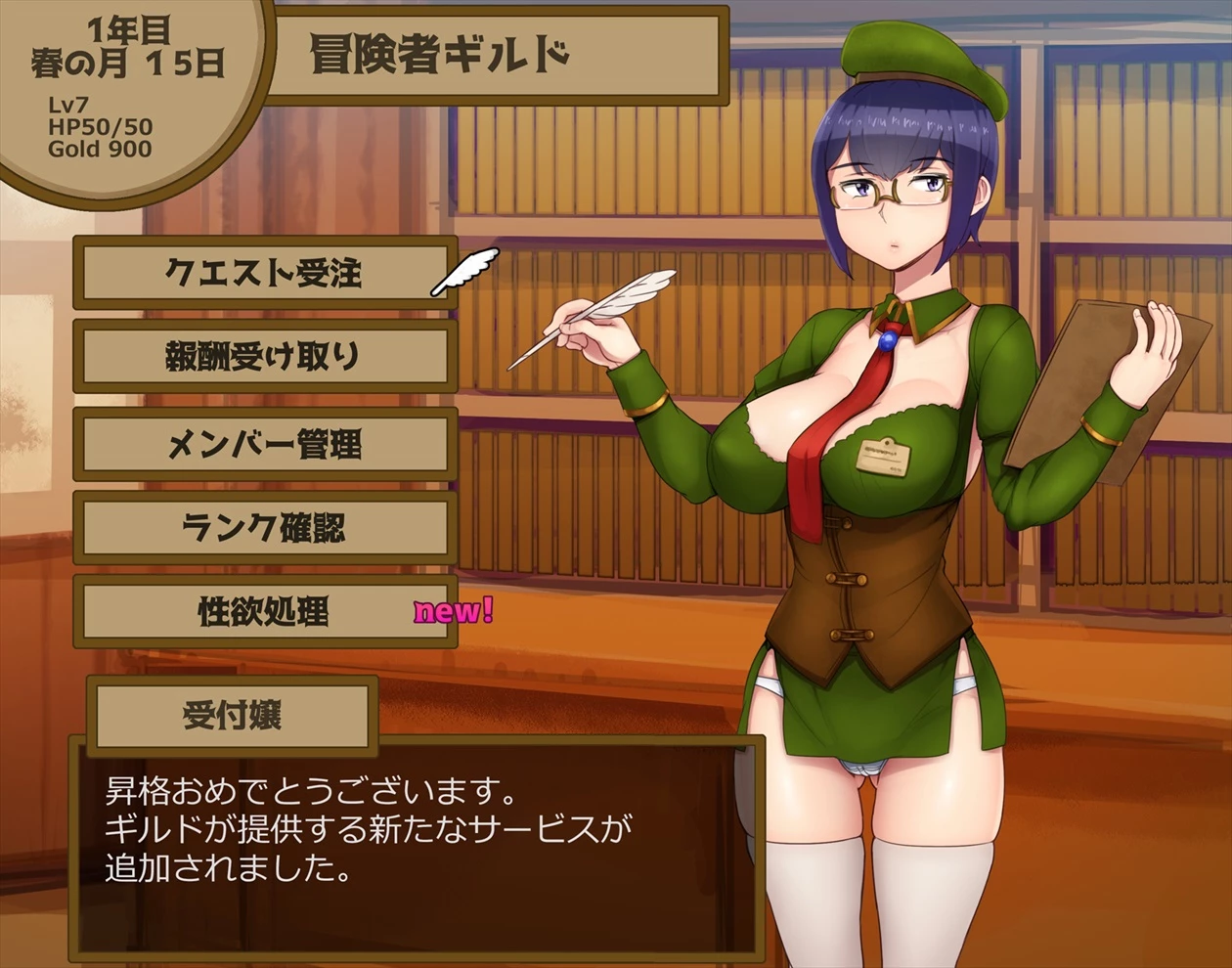The height and width of the screenshot is (968, 1232).
Task: Select 報酬受け取り to collect rewards
Action: (x=264, y=357)
